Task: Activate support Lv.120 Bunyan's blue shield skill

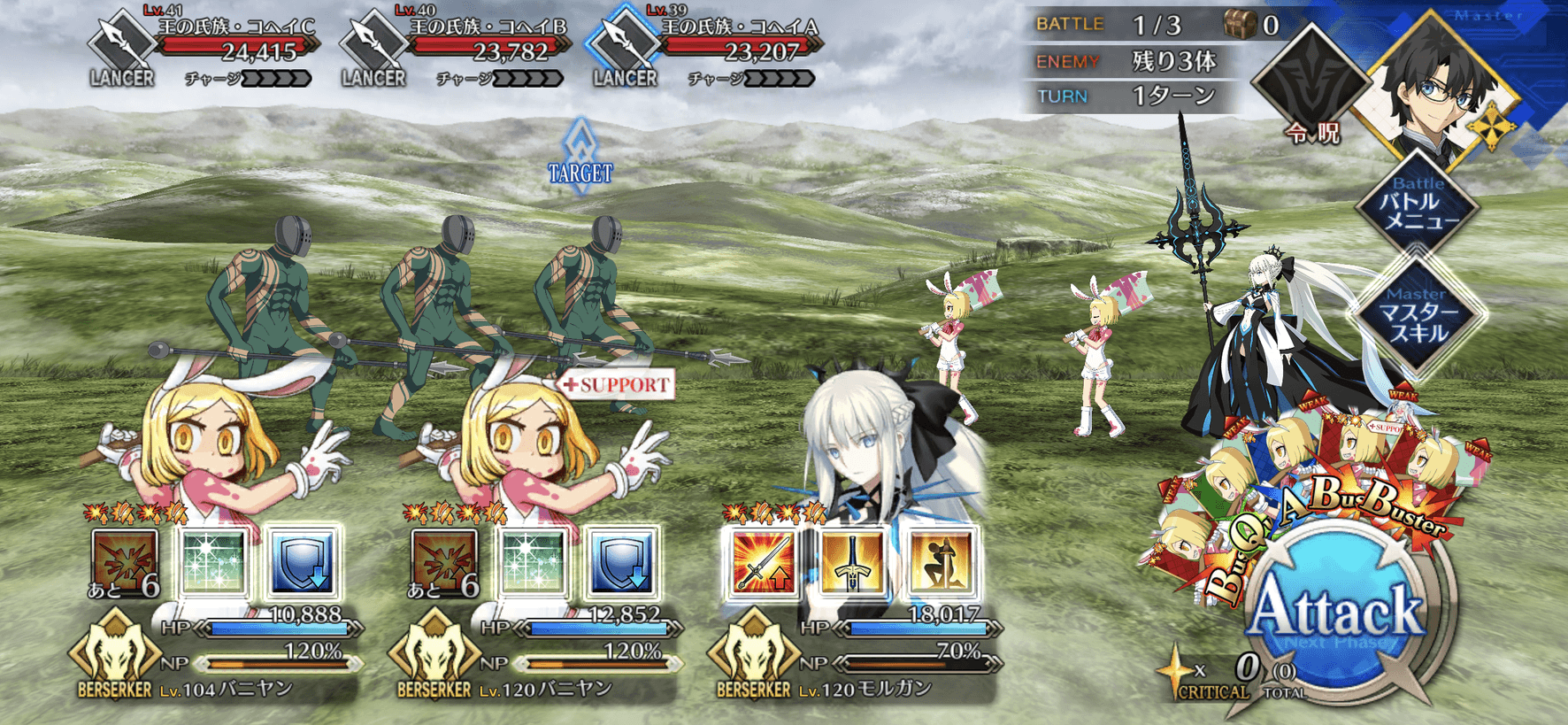Action: (x=623, y=561)
